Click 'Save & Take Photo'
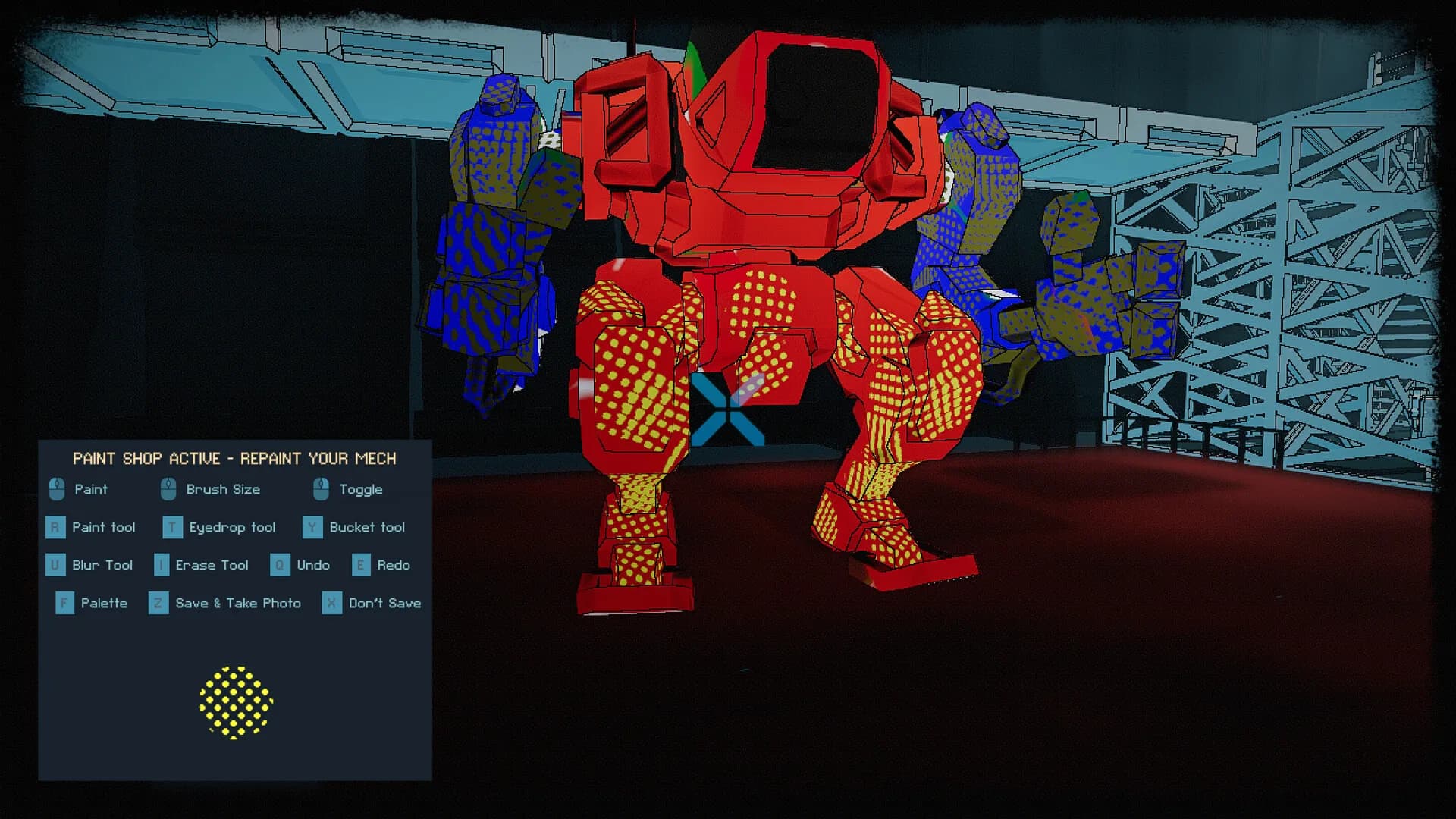Viewport: 1456px width, 819px height. [237, 603]
